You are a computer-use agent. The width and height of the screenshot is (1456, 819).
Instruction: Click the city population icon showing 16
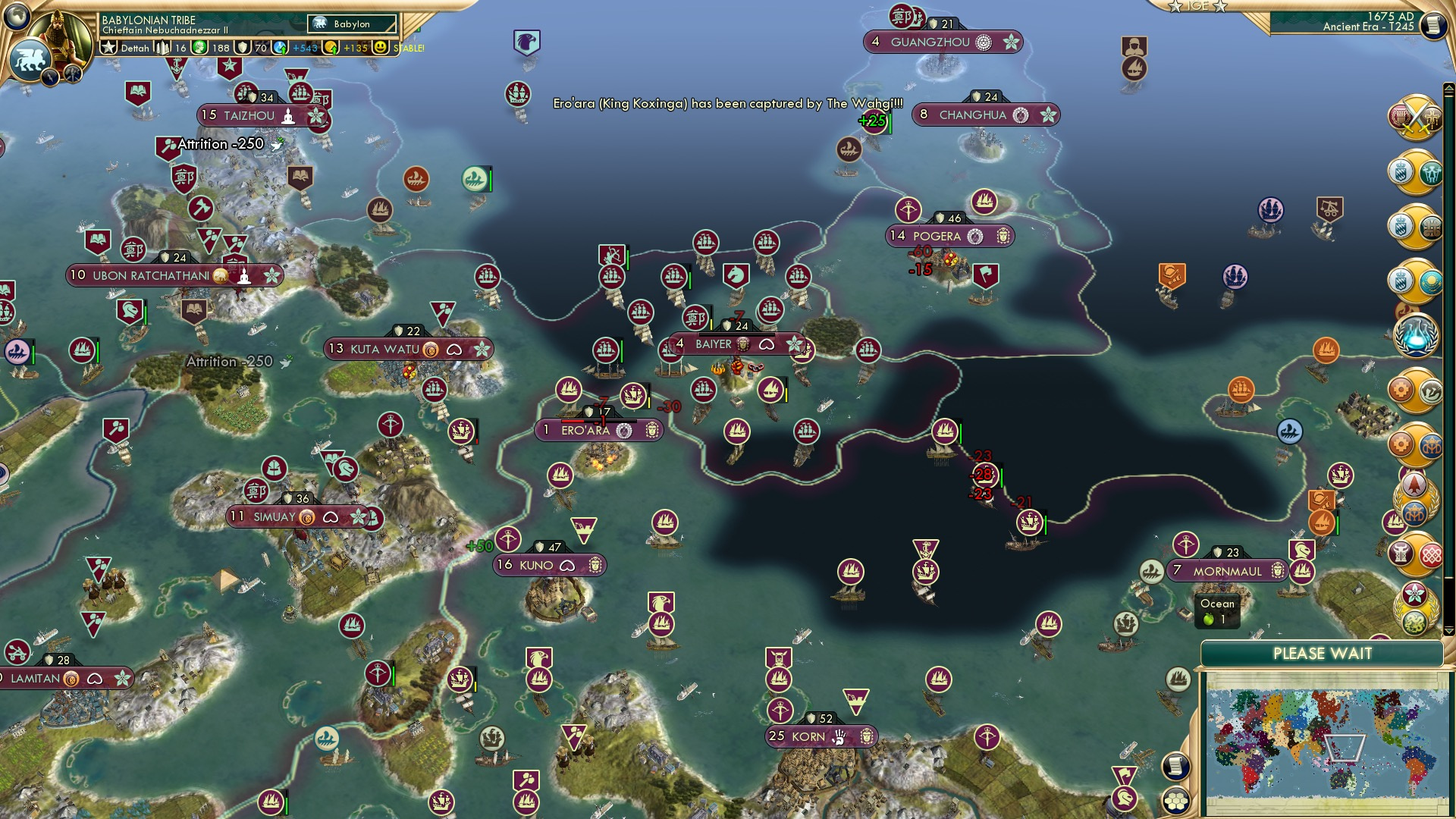coord(161,47)
